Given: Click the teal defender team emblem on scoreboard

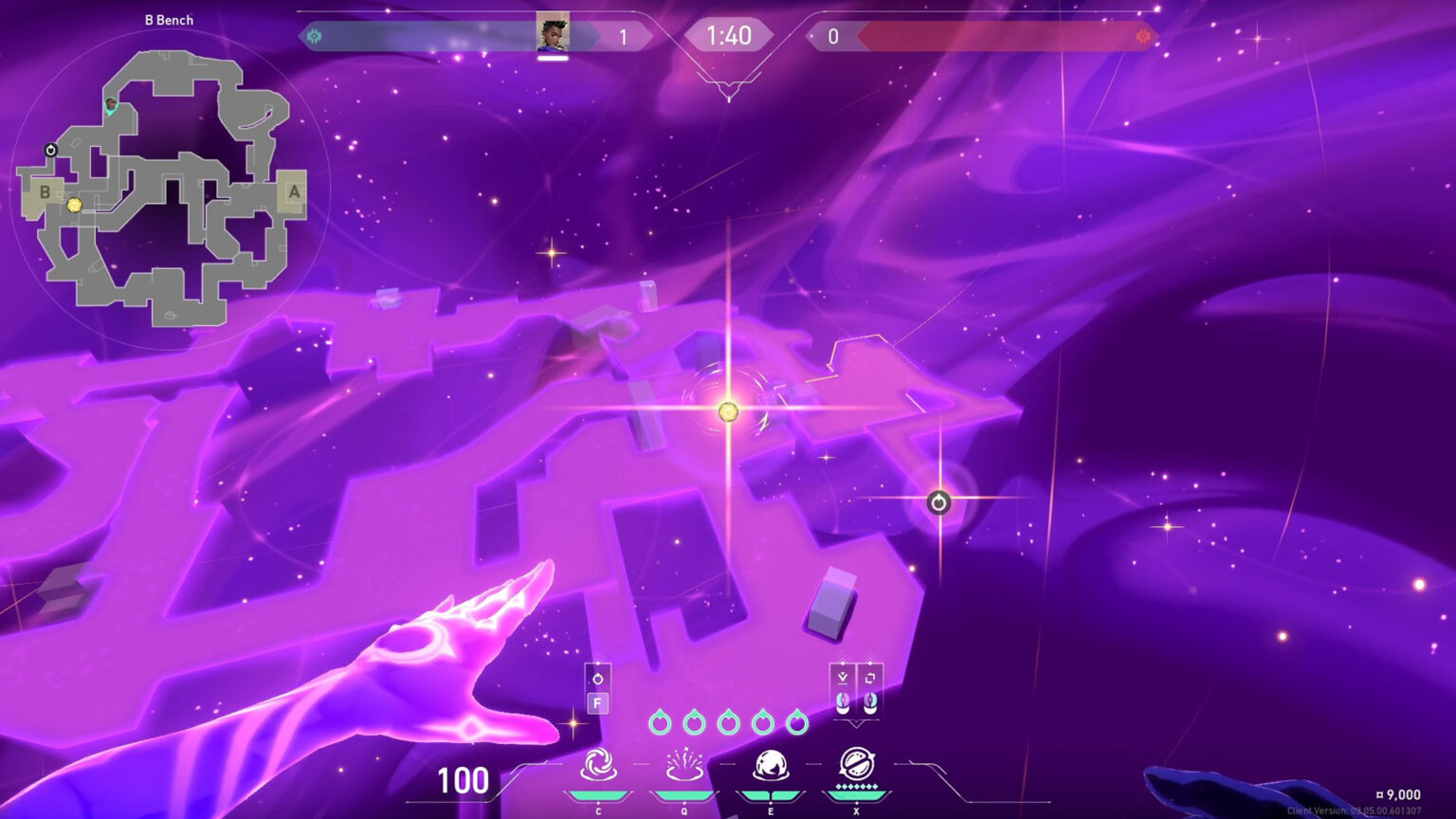Looking at the screenshot, I should coord(316,37).
